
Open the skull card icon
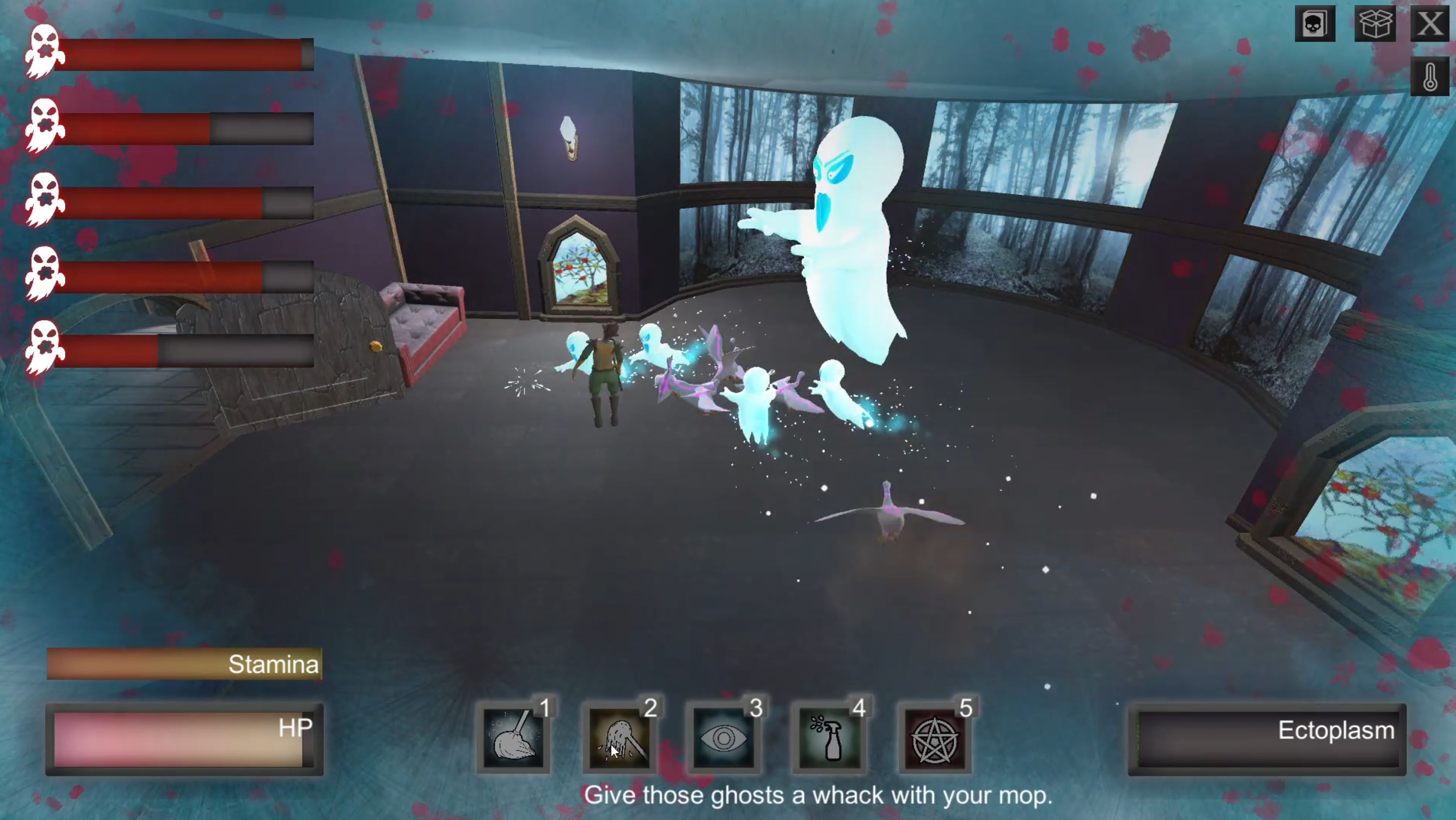click(x=1315, y=24)
